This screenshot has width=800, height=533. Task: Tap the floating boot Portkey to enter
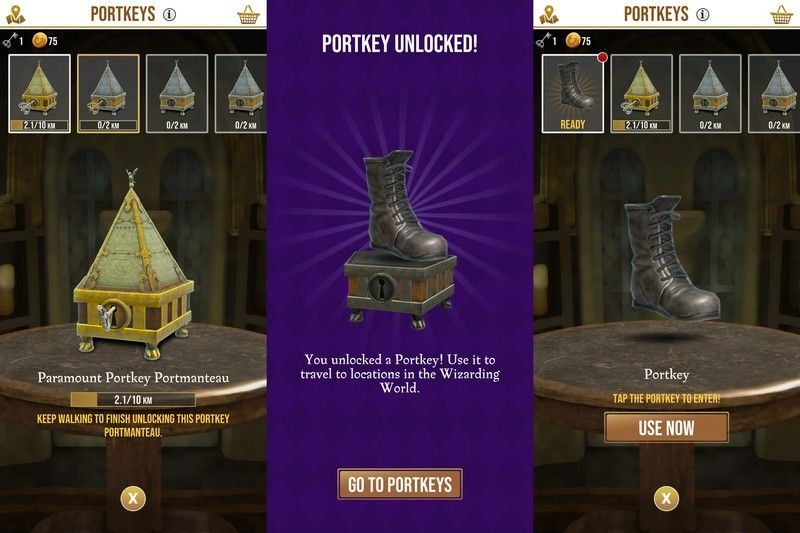(x=669, y=260)
